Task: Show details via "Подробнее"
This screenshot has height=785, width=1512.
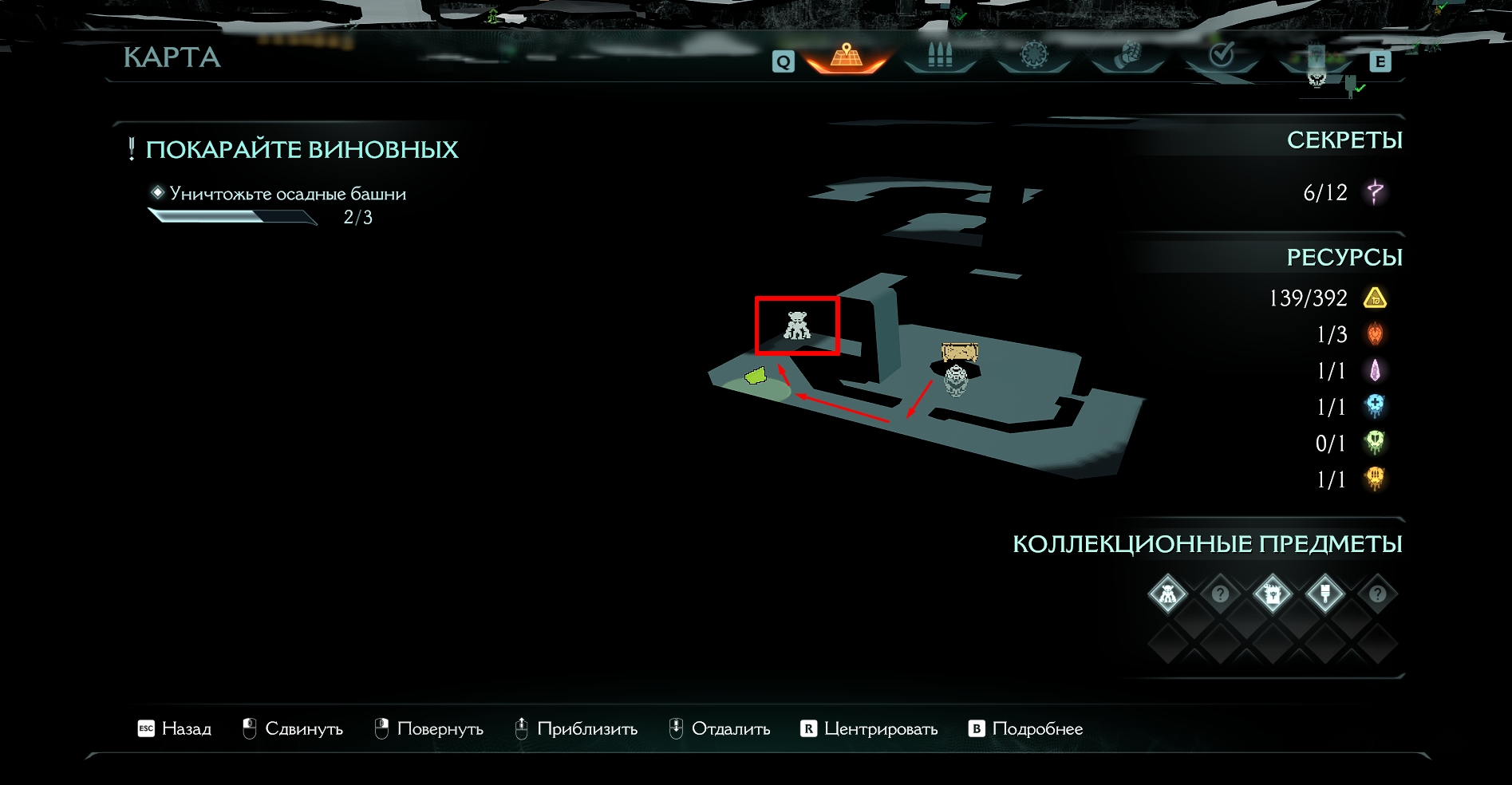Action: click(x=1025, y=728)
